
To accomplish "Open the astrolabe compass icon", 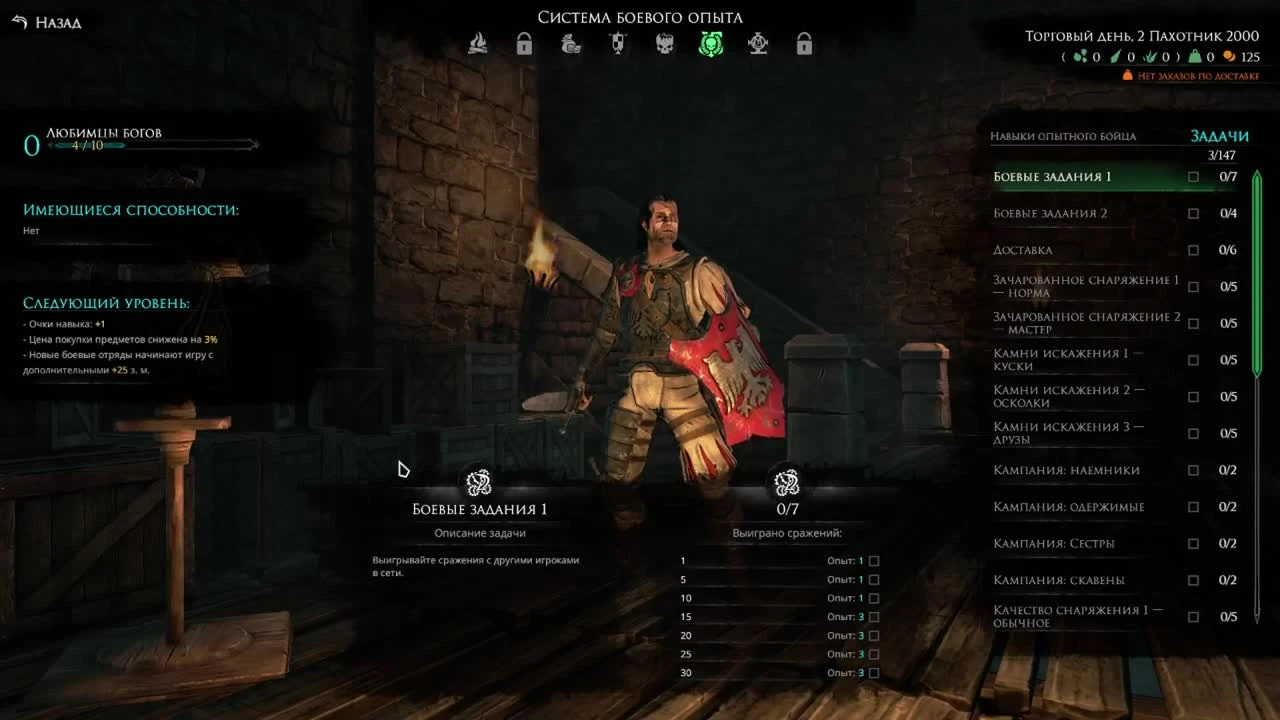I will [757, 44].
